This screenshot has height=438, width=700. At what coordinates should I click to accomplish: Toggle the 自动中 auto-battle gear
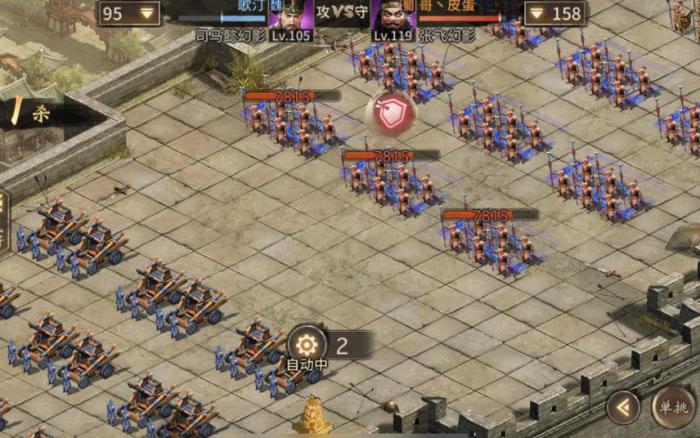click(306, 344)
